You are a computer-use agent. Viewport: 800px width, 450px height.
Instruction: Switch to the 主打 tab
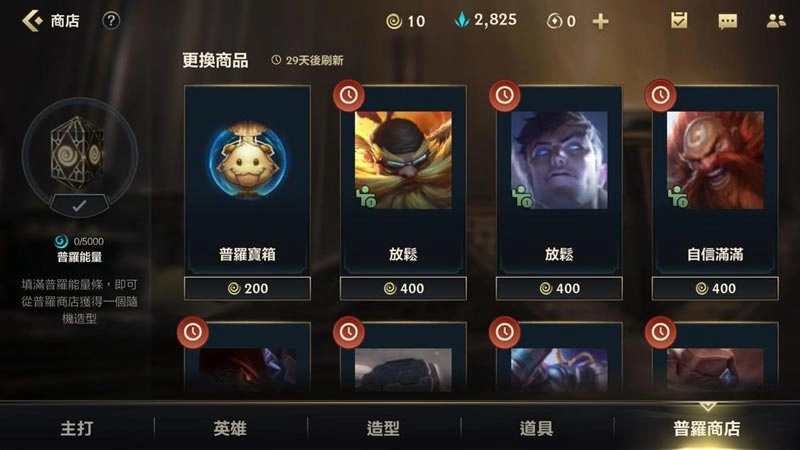(x=77, y=428)
